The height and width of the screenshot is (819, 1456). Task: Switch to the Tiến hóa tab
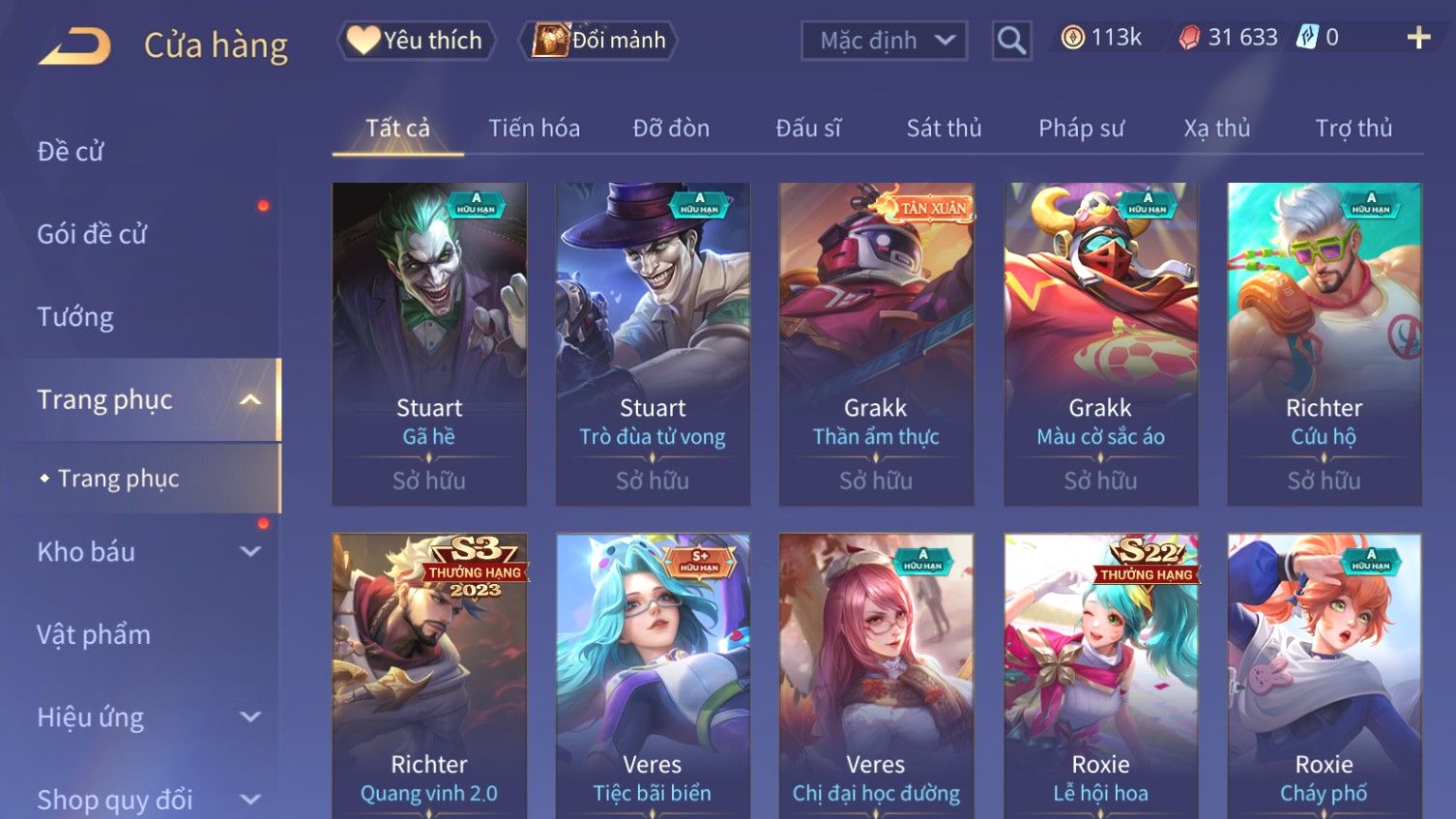point(534,129)
